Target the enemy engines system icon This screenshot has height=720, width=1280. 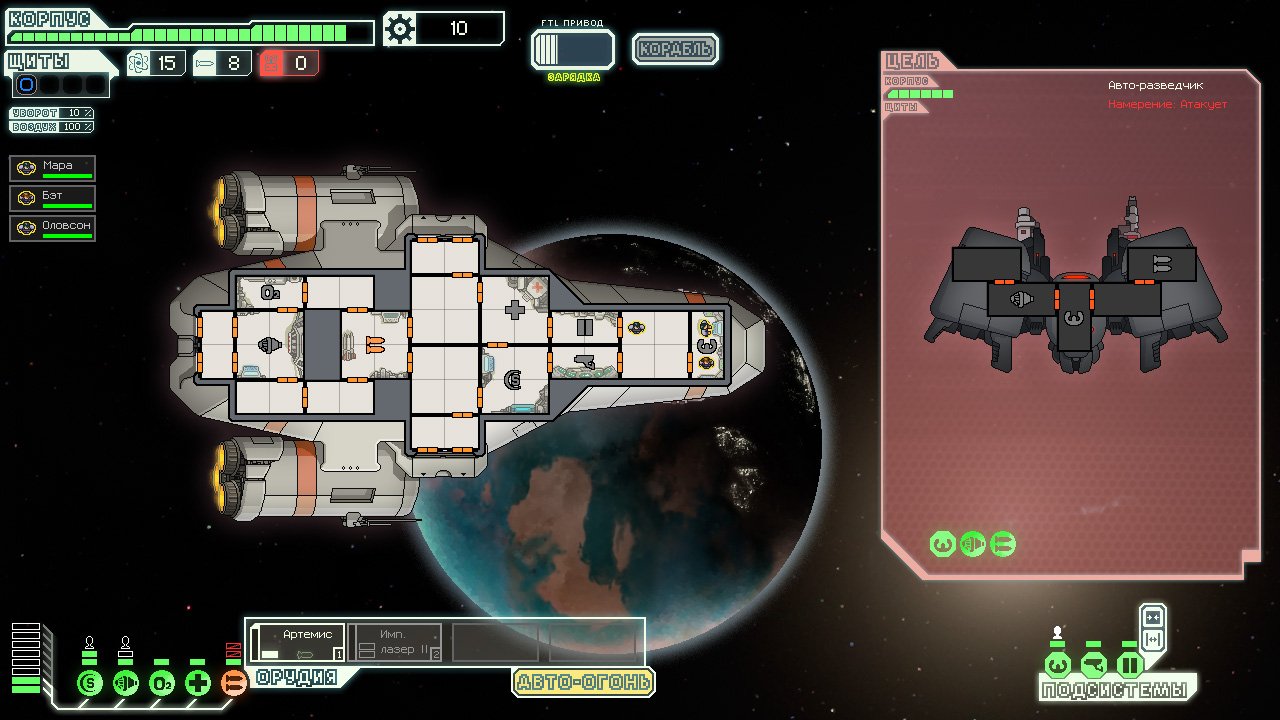coord(971,544)
